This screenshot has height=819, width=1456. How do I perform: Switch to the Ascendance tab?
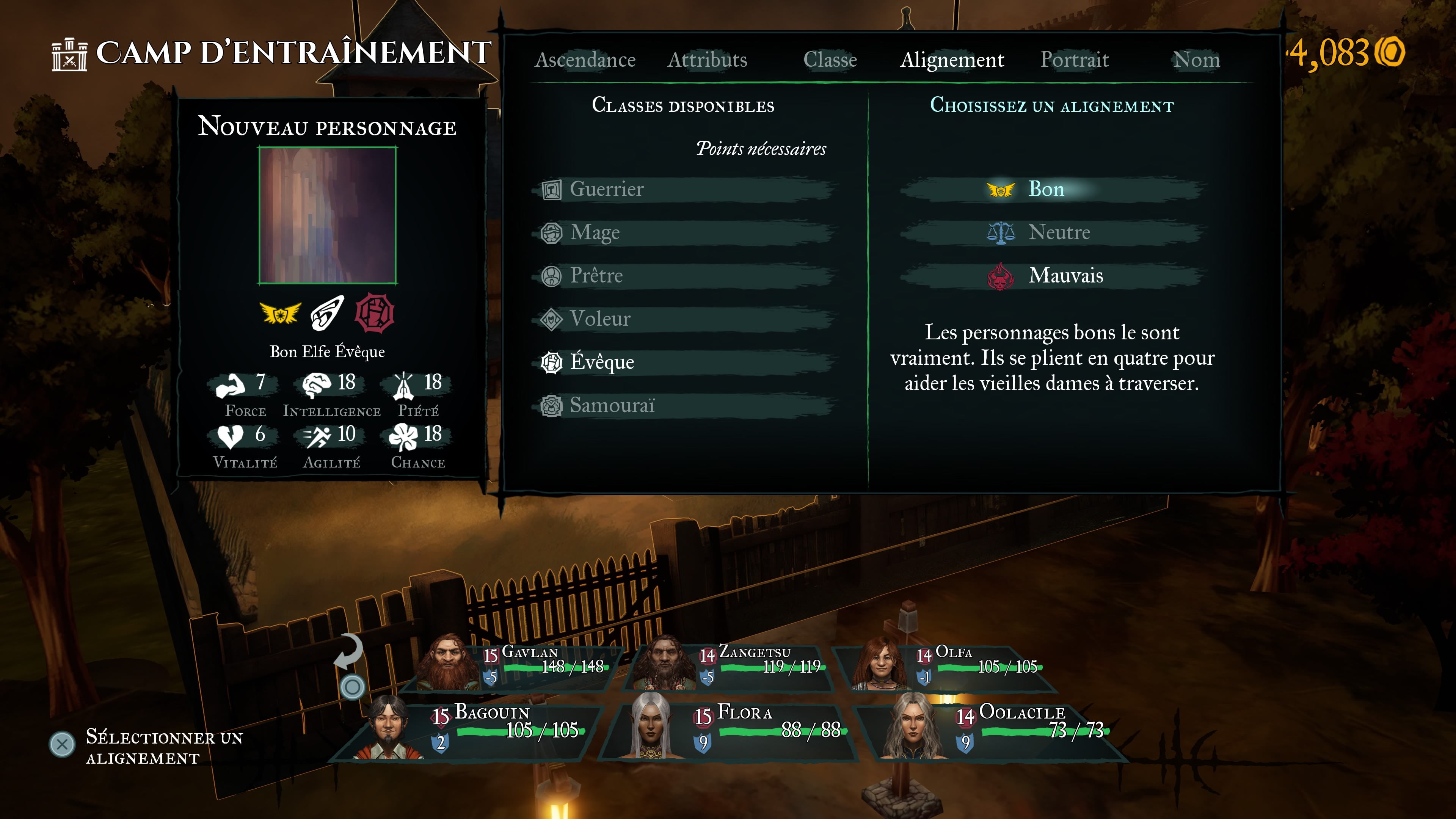tap(585, 60)
